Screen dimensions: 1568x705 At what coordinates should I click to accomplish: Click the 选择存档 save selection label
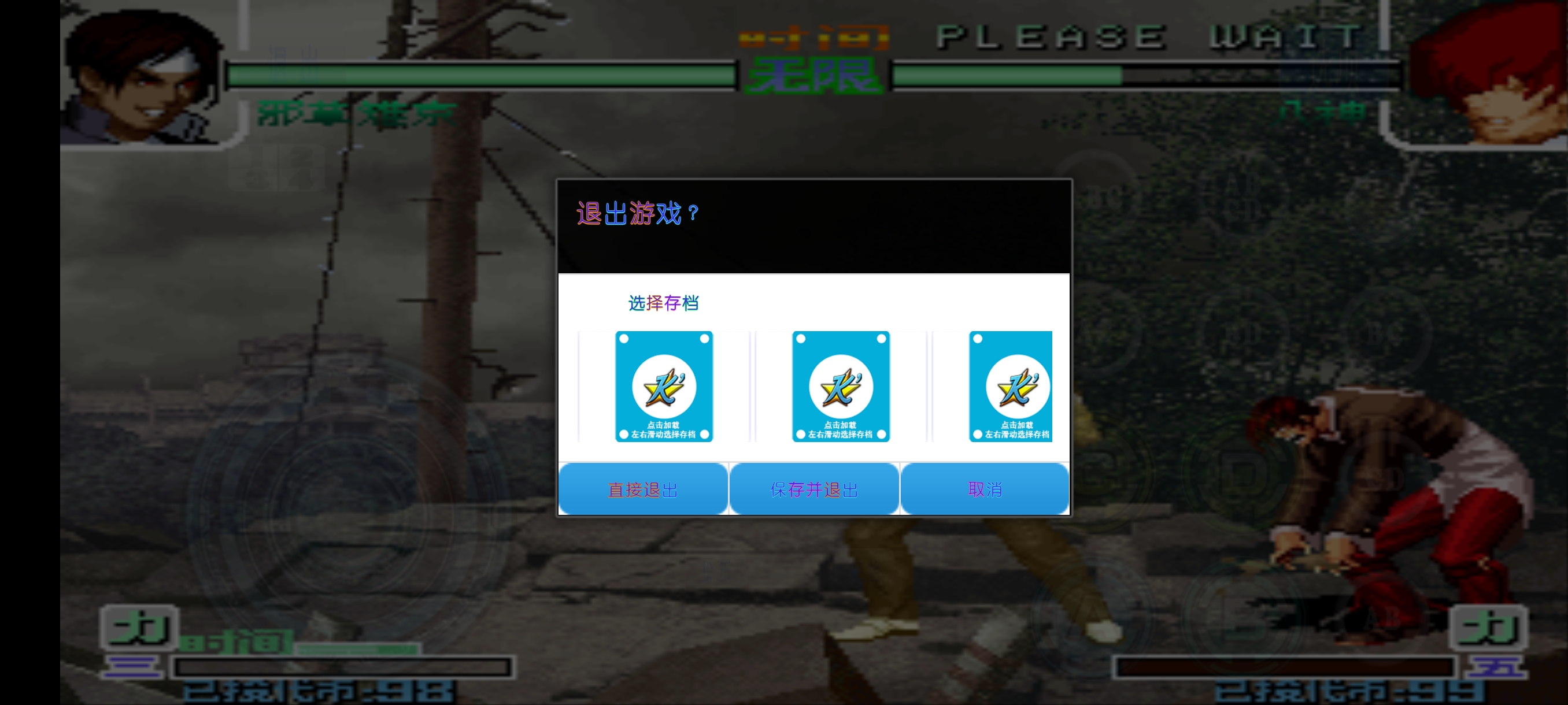[665, 303]
